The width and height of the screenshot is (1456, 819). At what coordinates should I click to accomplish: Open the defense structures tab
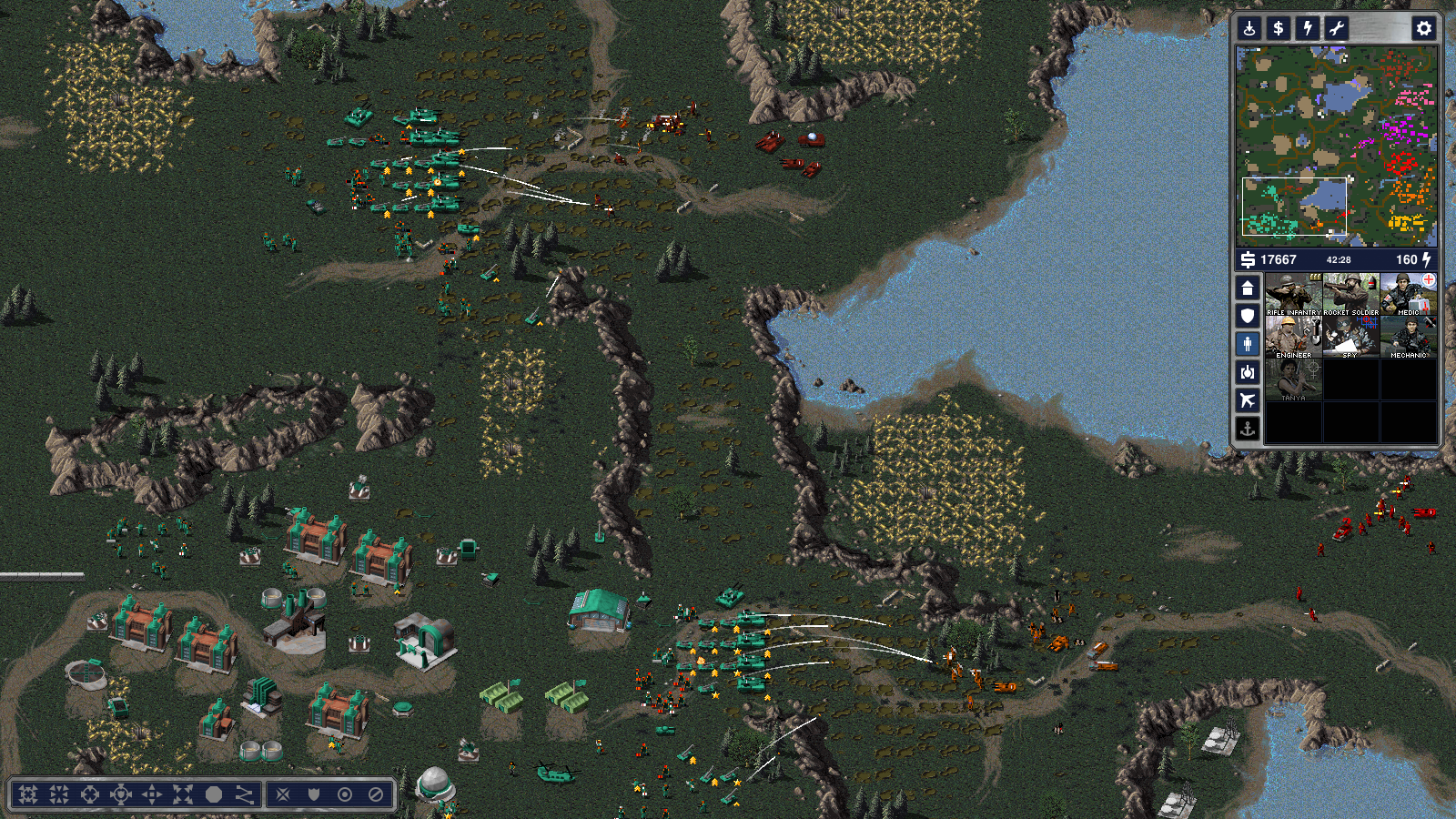[1248, 316]
